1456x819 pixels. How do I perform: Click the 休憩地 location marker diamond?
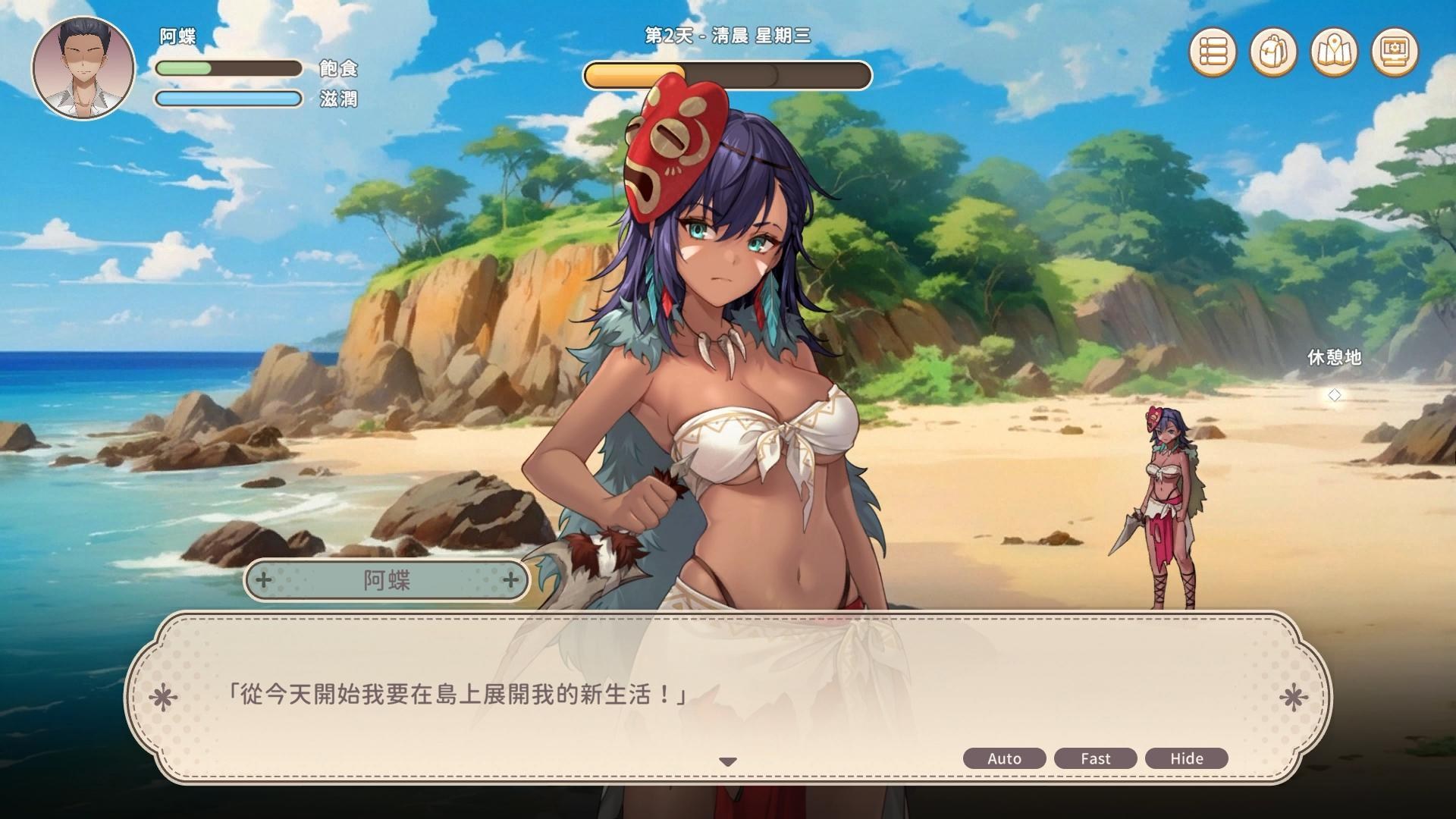point(1335,394)
